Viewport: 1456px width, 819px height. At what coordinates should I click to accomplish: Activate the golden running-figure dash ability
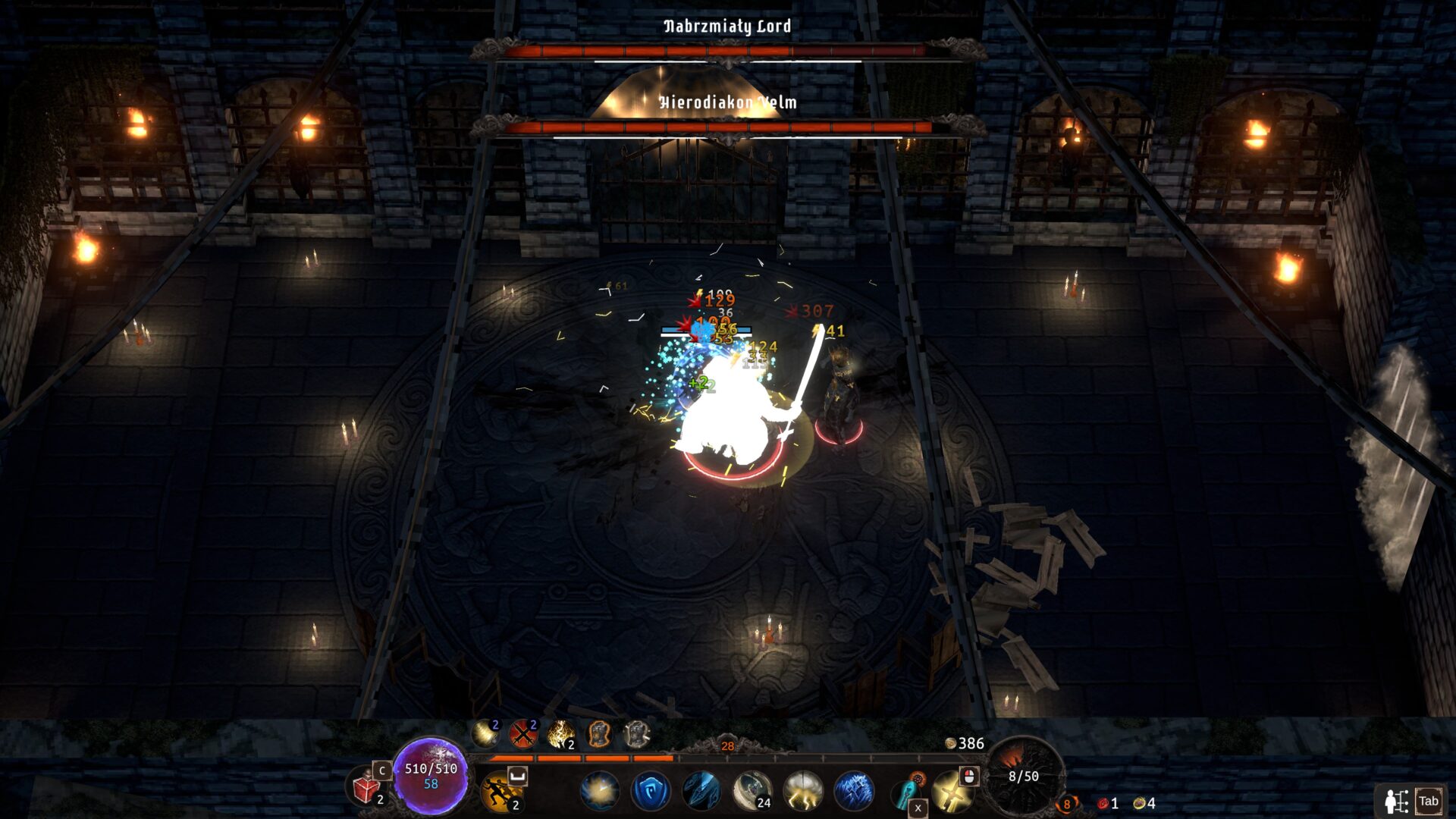coord(500,790)
